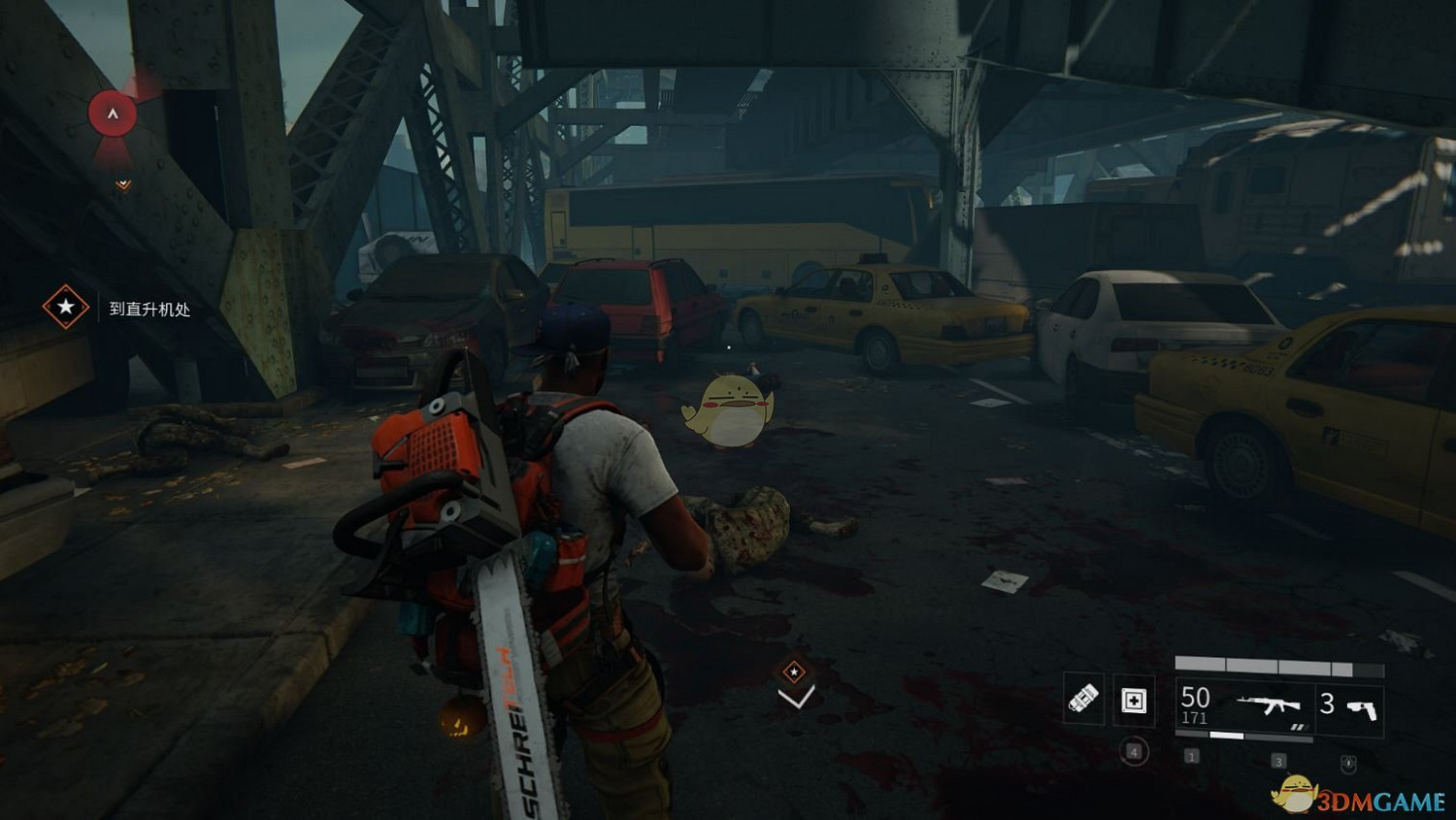Select the assault rifle weapon slot
The image size is (1456, 820).
tap(1269, 705)
